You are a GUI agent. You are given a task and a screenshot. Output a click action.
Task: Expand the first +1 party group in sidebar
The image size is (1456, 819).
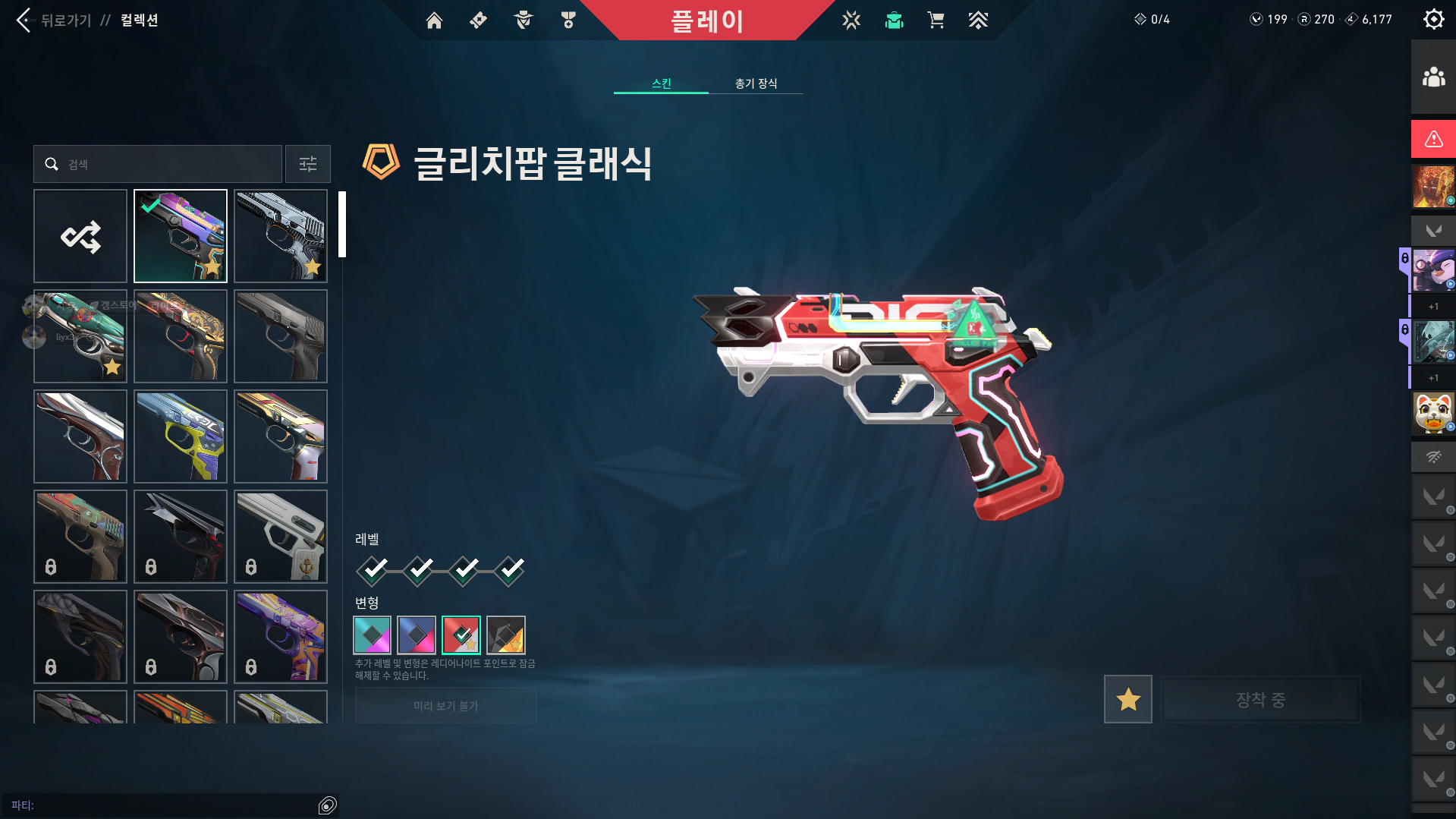1432,306
